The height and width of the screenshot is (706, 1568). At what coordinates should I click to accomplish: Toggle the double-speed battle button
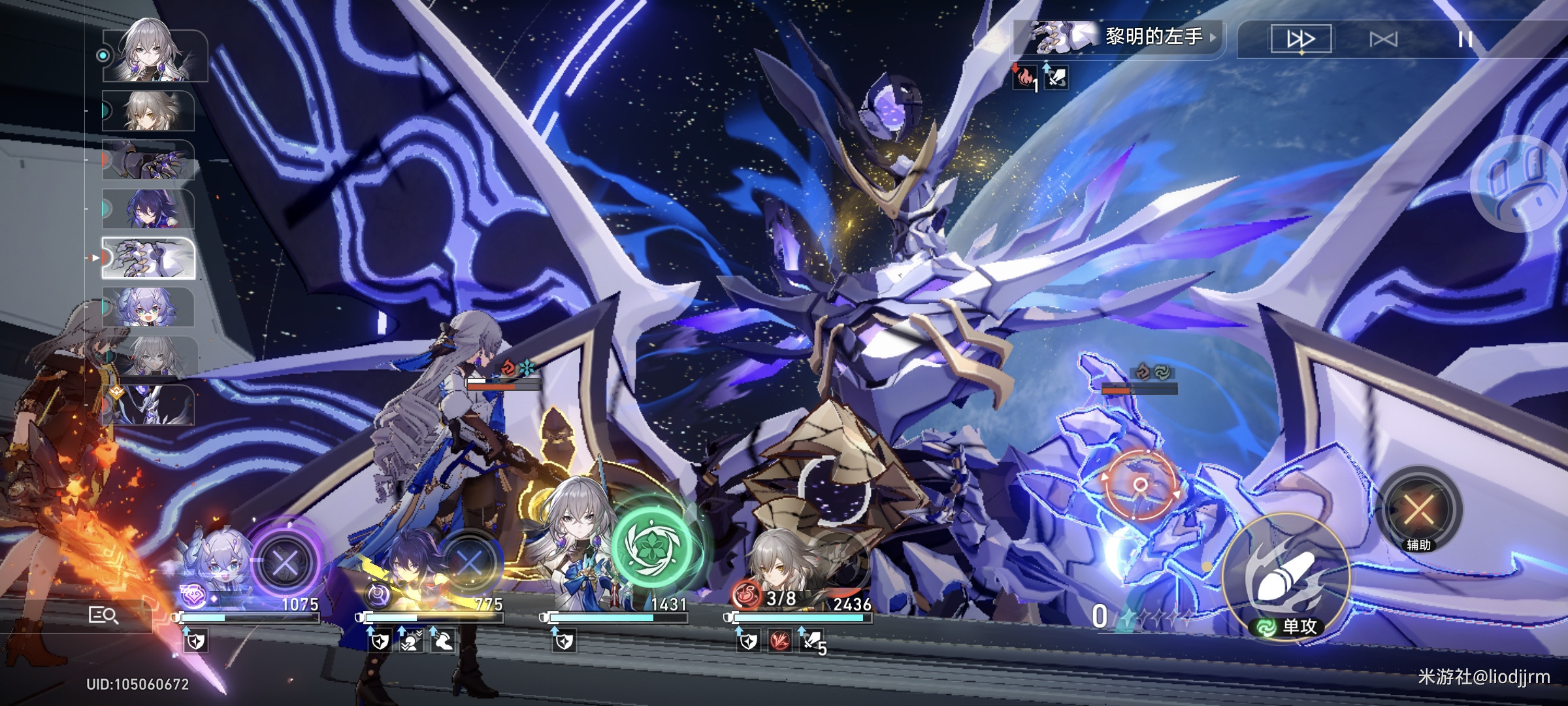coord(1301,39)
